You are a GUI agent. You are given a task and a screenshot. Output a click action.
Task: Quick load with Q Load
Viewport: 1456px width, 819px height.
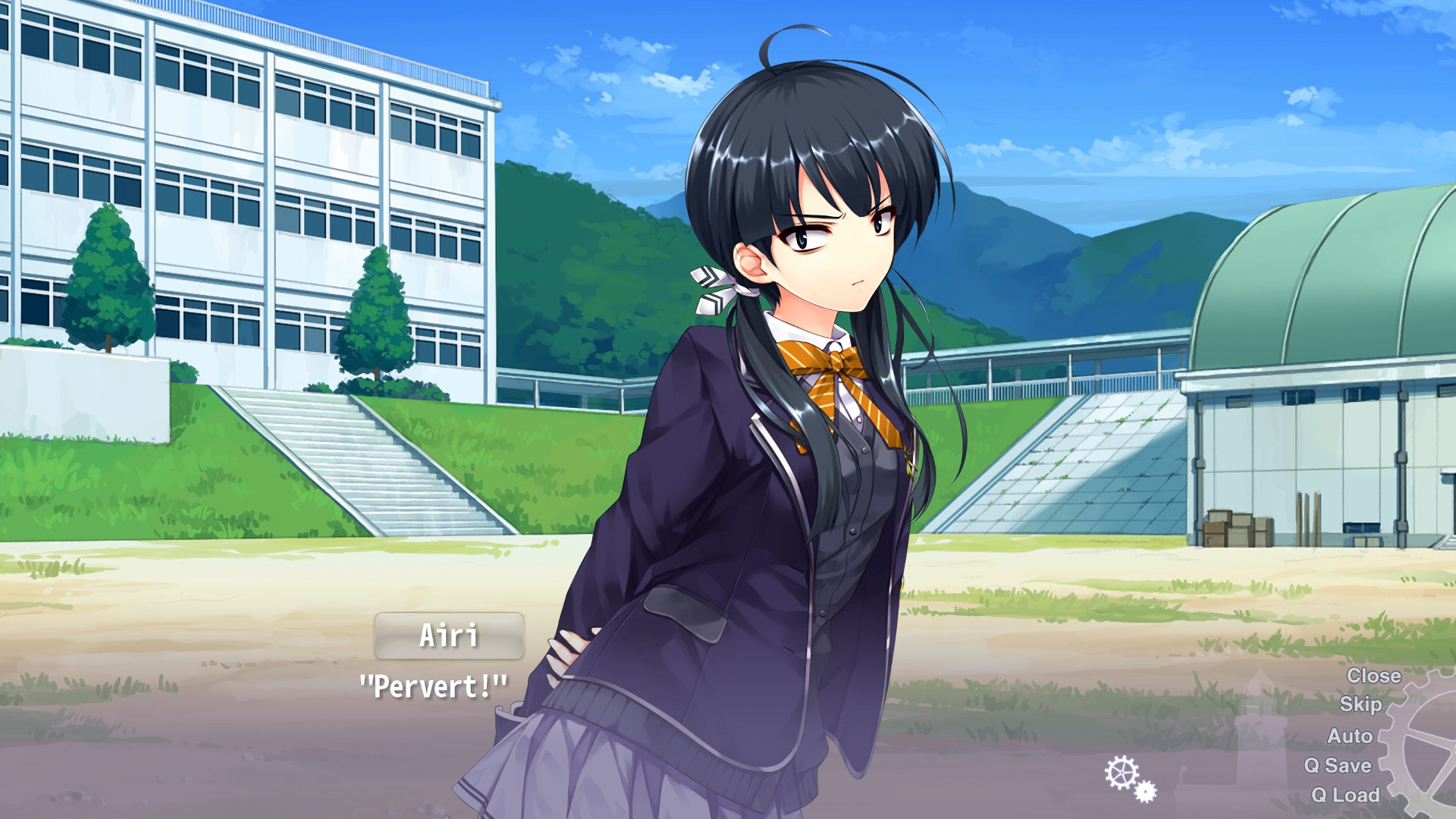pos(1345,795)
